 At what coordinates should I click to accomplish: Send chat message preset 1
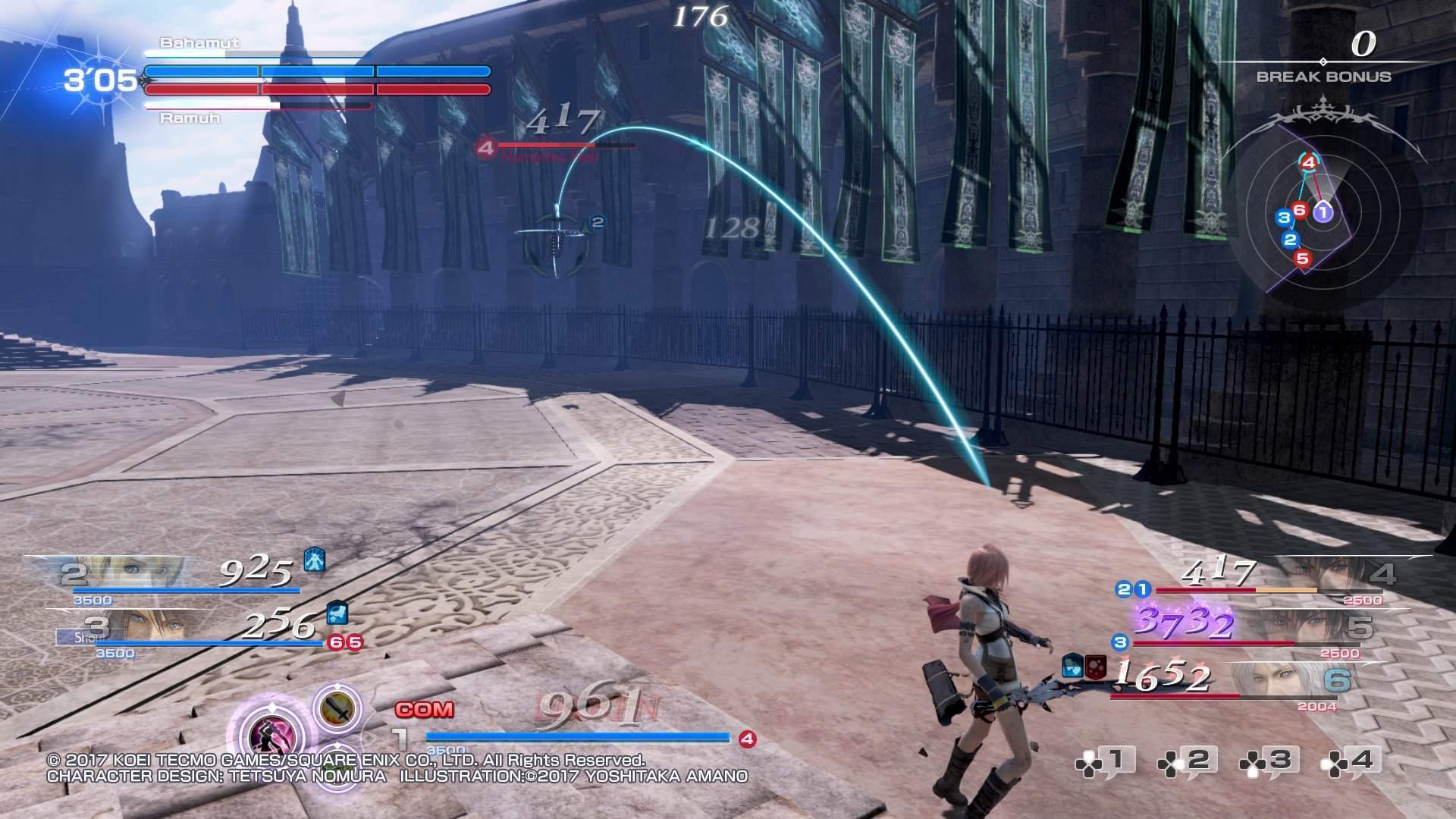(x=1104, y=761)
